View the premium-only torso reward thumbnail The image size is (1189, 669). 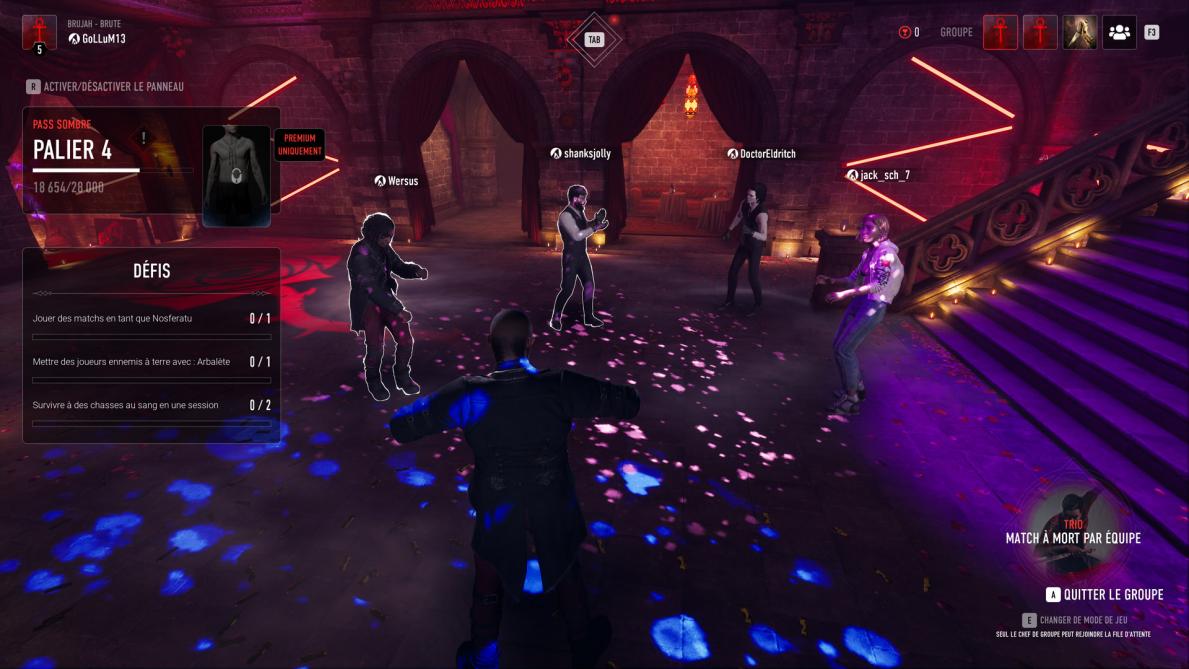[236, 174]
